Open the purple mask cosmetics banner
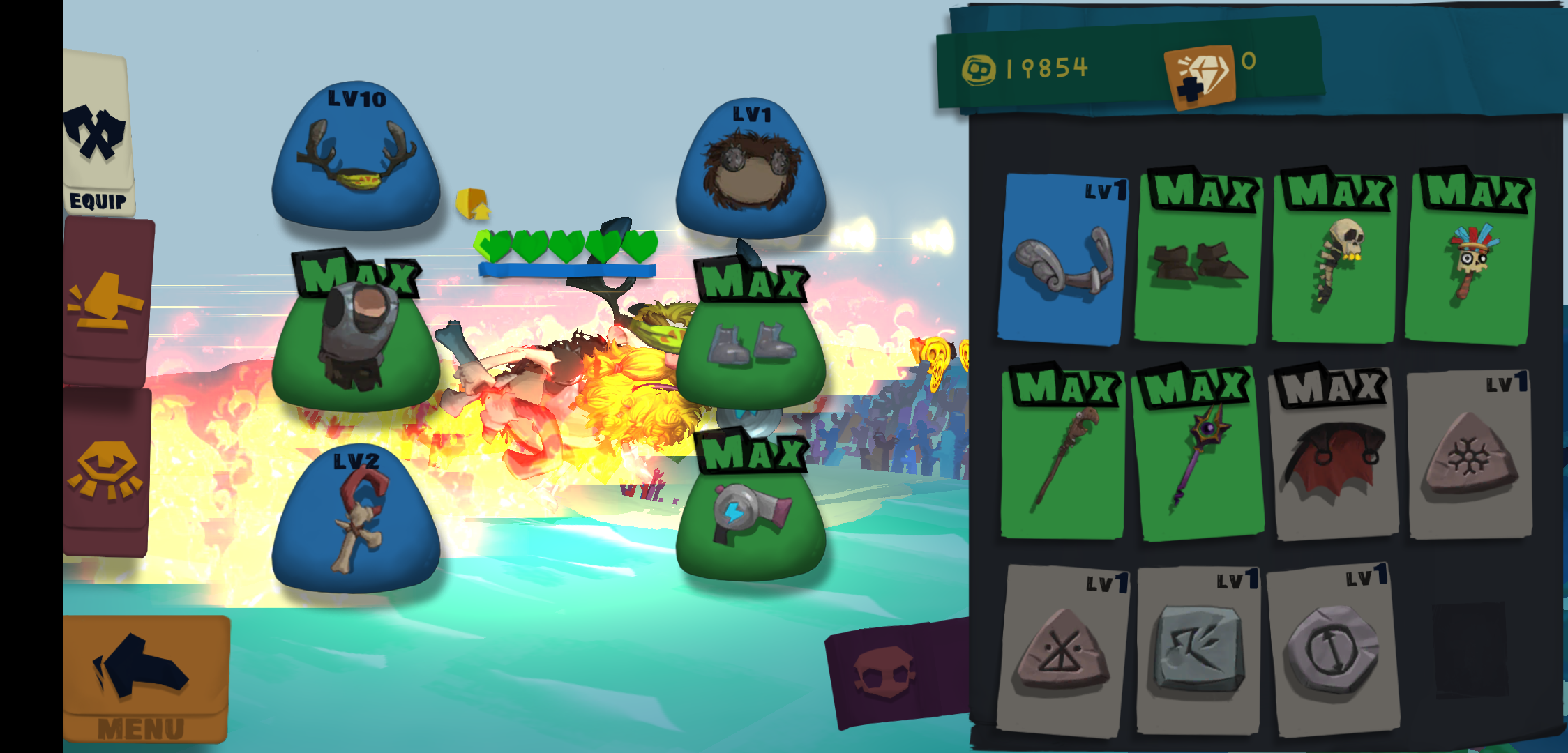The image size is (1568, 753). pos(896,669)
